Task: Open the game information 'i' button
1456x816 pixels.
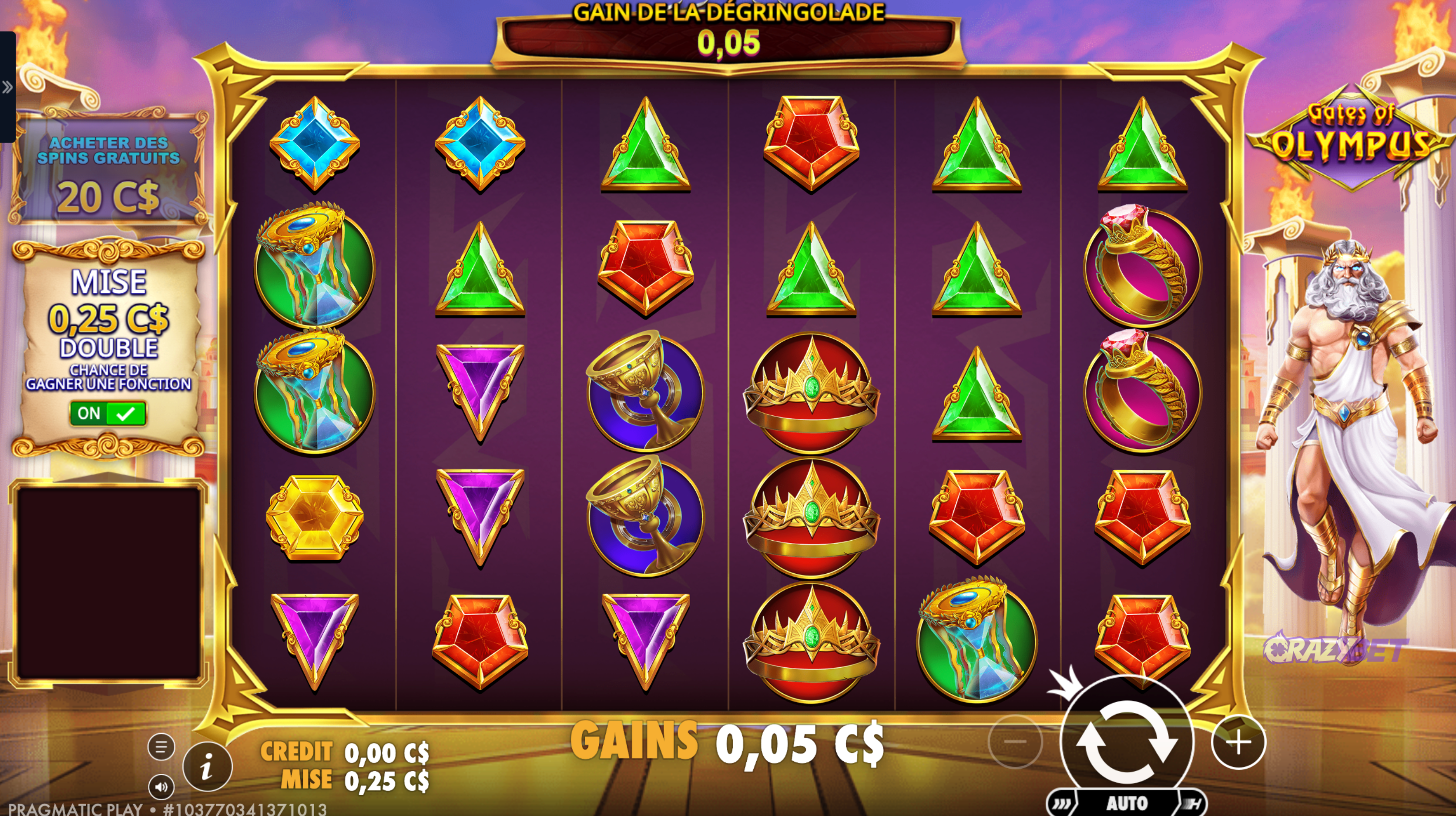Action: click(207, 767)
